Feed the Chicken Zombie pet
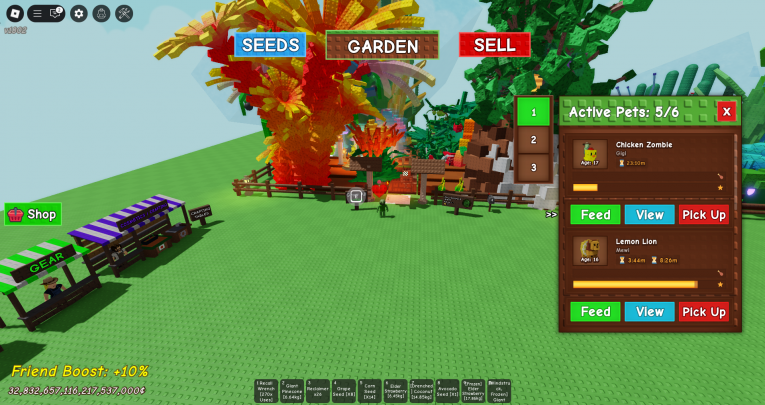Viewport: 765px width, 405px height. coord(595,214)
